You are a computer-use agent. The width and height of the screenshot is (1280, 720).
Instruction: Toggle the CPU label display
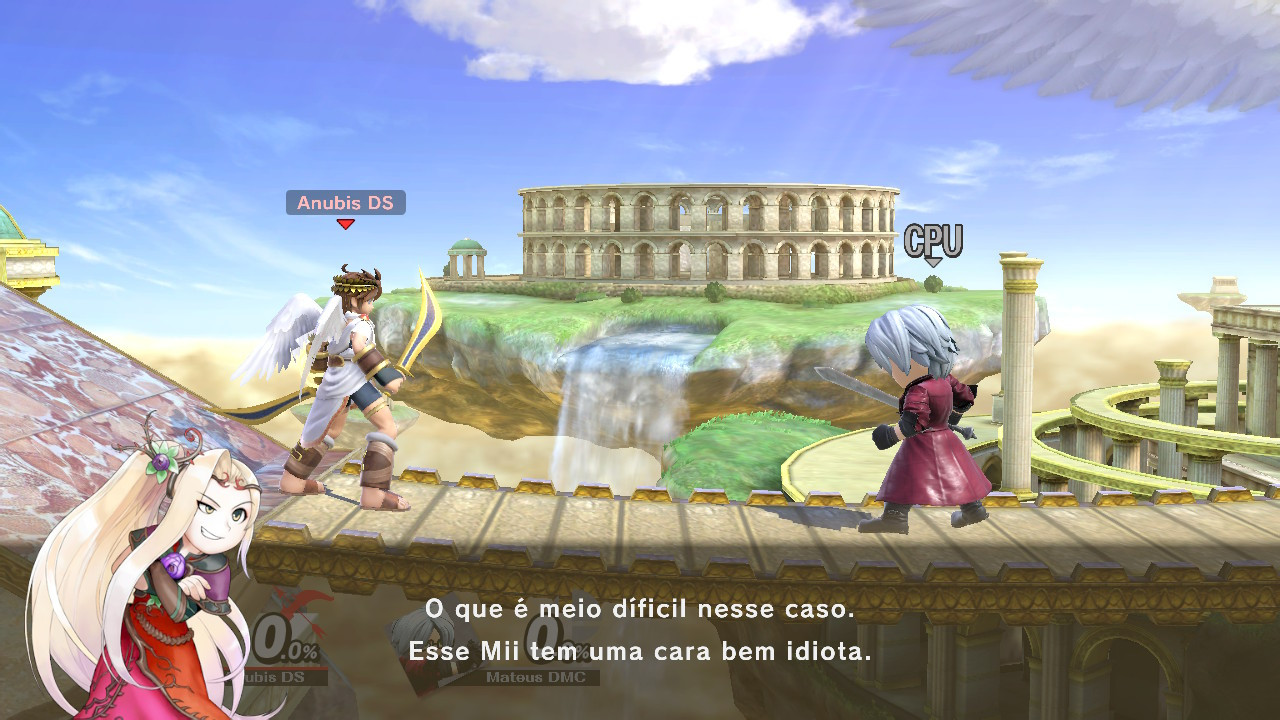click(934, 238)
